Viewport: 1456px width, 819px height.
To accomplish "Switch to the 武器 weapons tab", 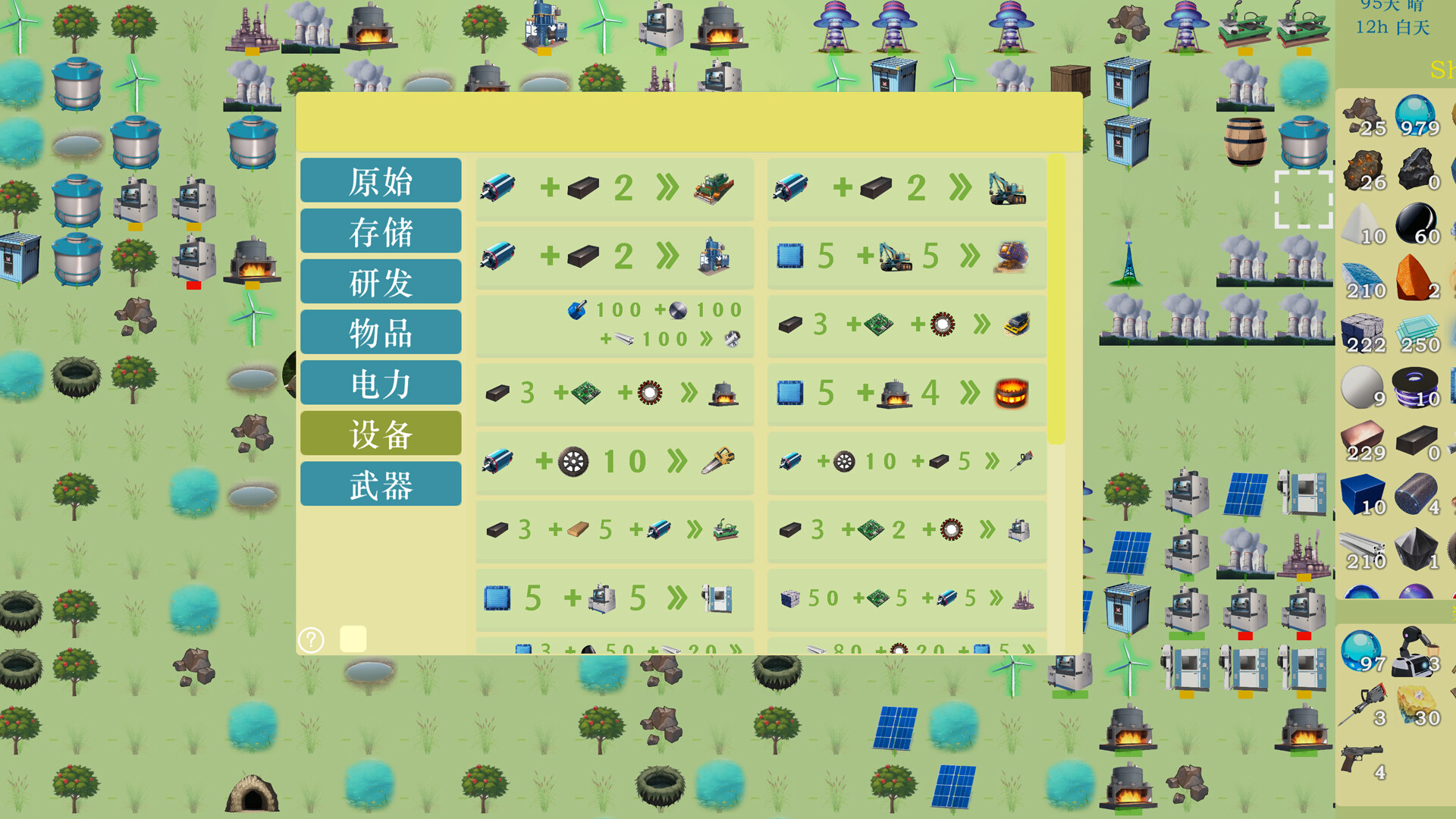I will (381, 483).
